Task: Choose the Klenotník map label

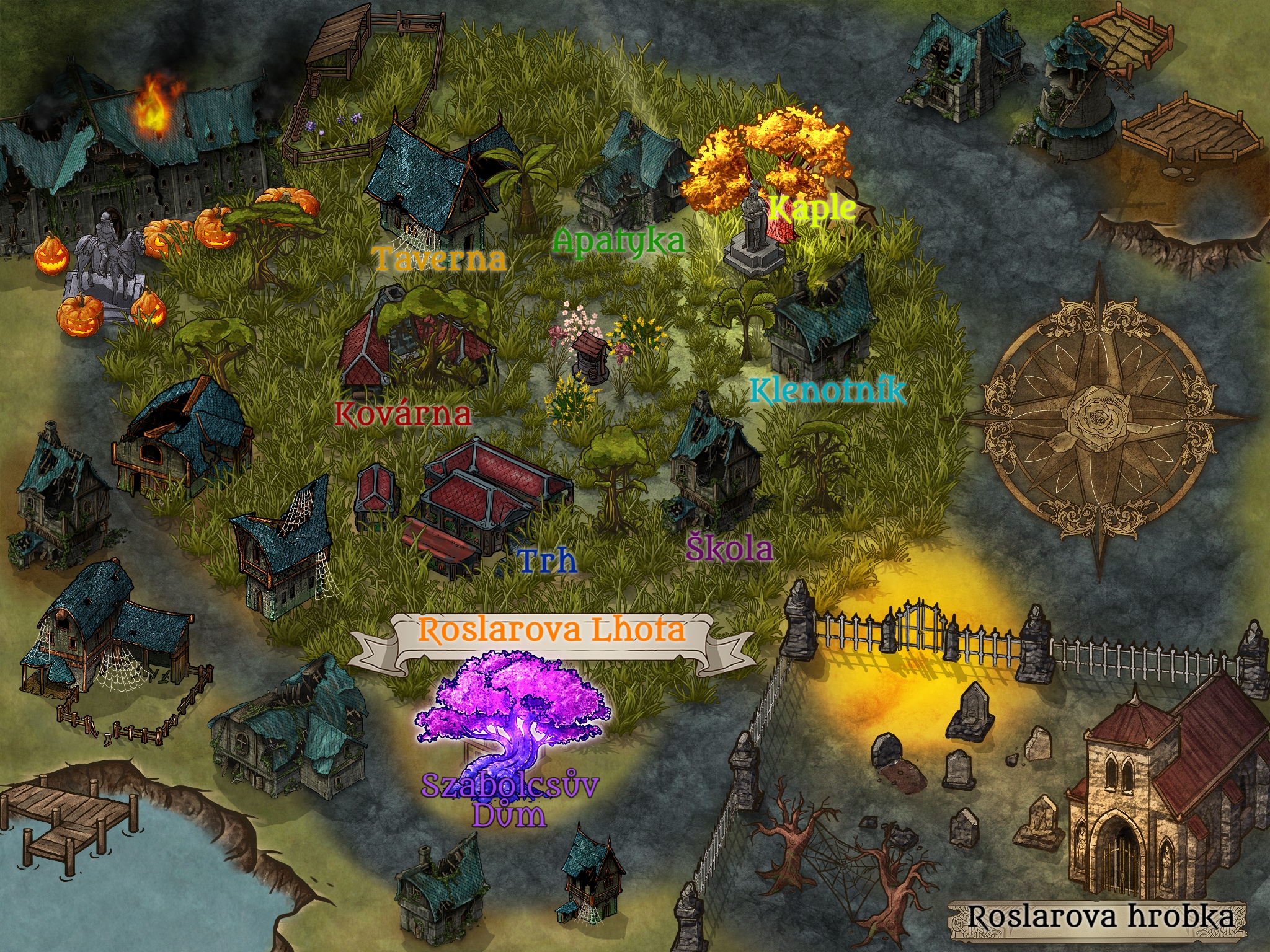Action: pos(828,391)
